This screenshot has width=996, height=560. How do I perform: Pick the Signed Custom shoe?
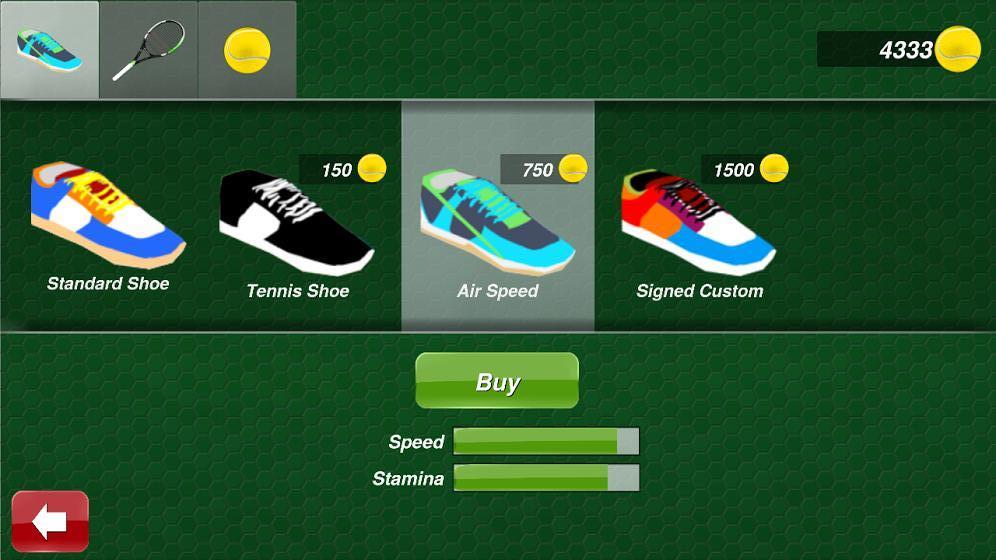pyautogui.click(x=699, y=225)
